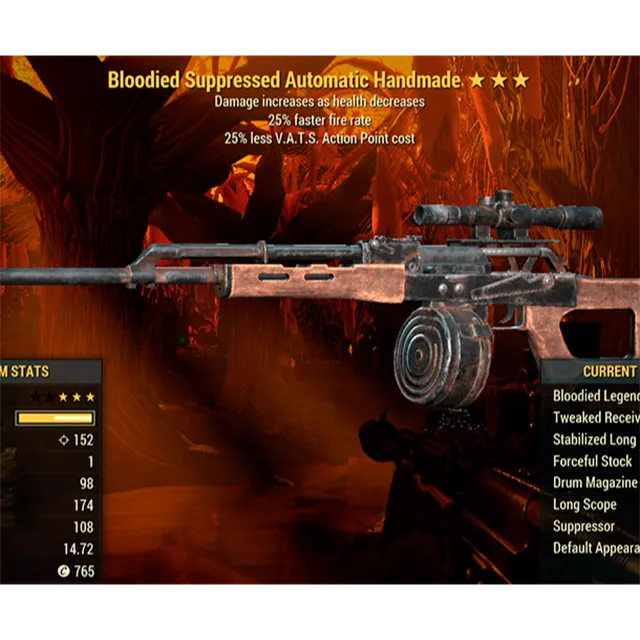Choose the Stabilized Long barrel entry
Screen dimensions: 640x640
595,440
